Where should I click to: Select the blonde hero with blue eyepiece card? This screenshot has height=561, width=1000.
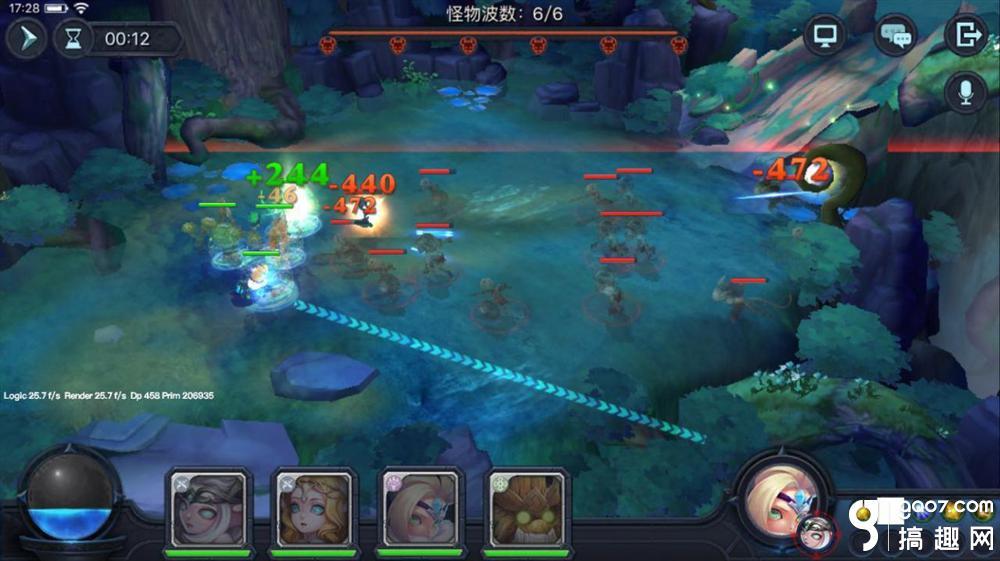click(421, 508)
